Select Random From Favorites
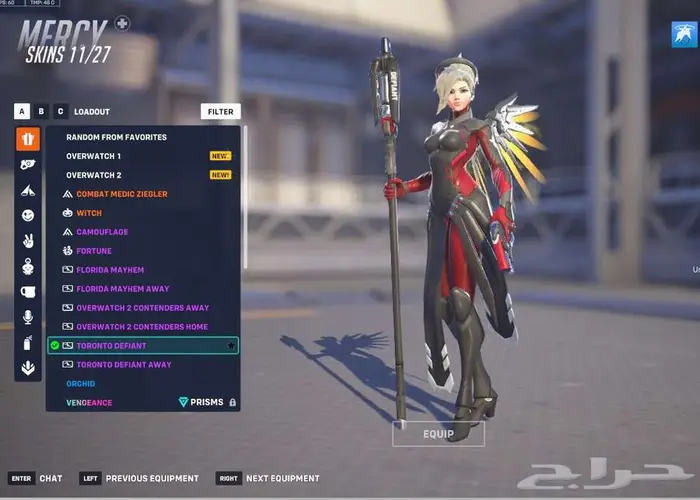The image size is (700, 500). pos(116,137)
